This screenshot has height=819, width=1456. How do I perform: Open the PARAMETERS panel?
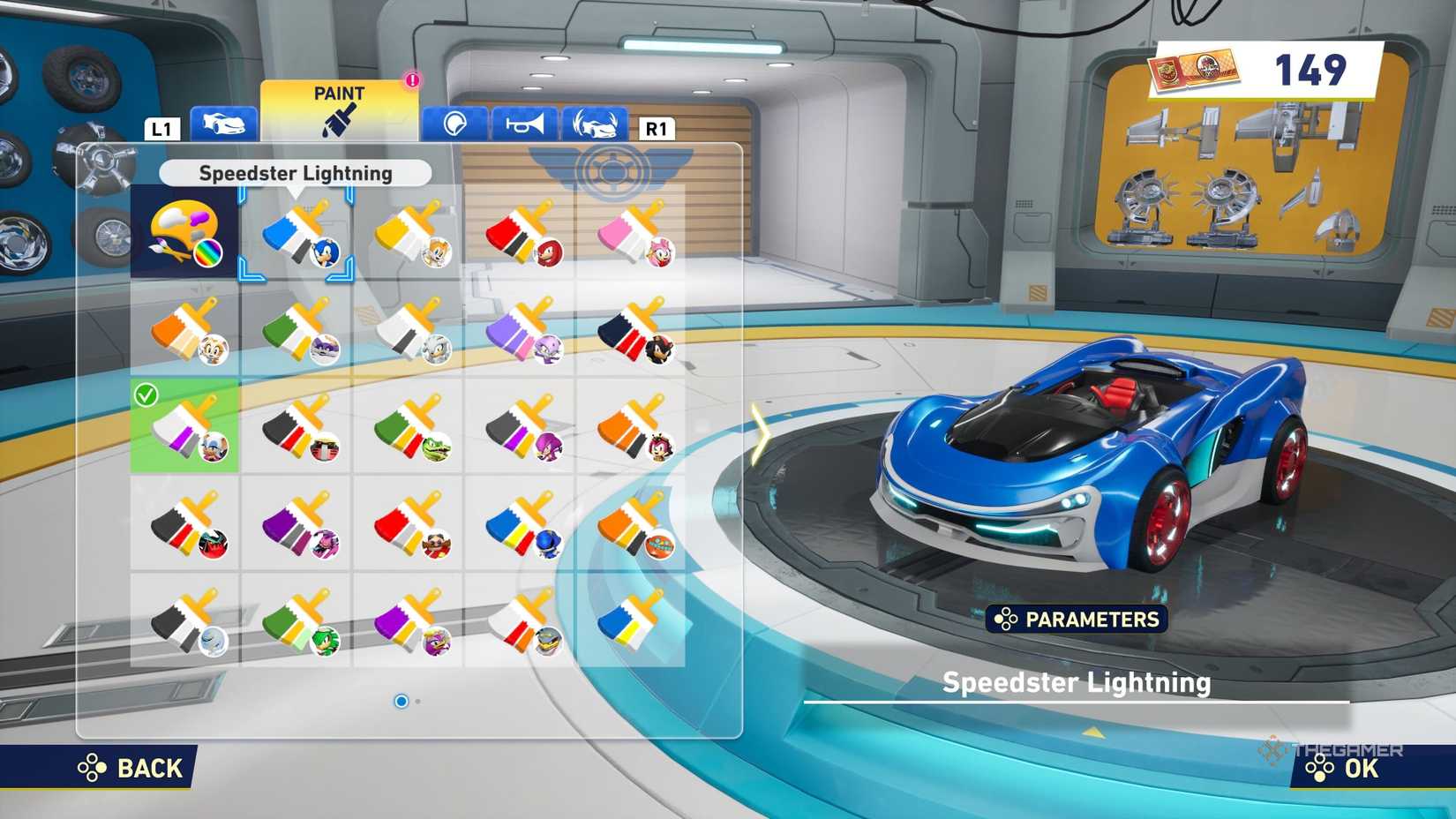pyautogui.click(x=1077, y=620)
